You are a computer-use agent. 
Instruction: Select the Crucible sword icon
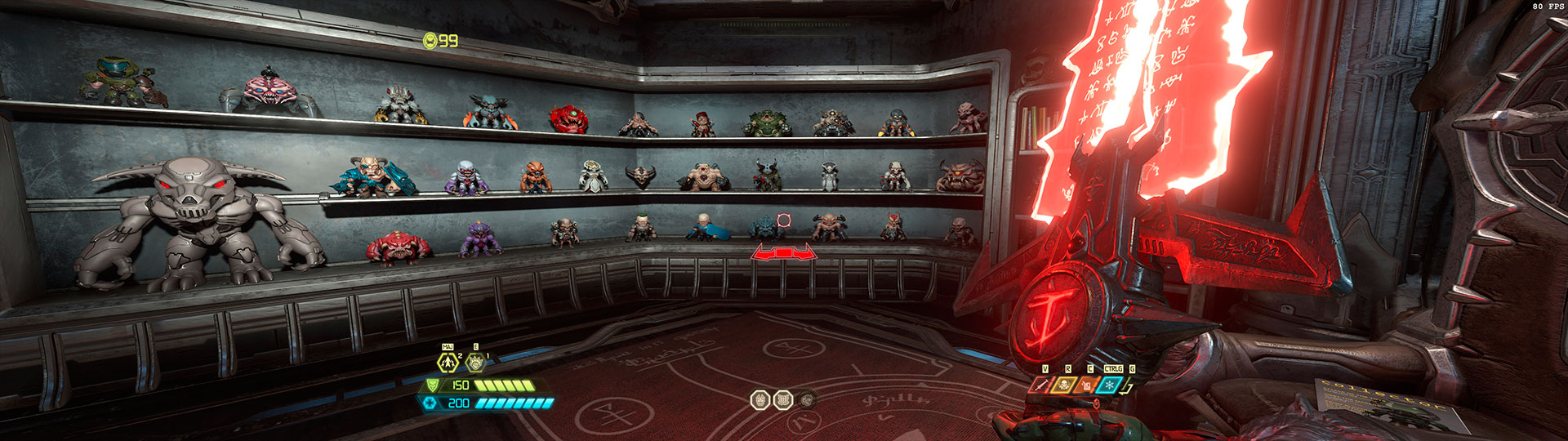[x=1040, y=385]
